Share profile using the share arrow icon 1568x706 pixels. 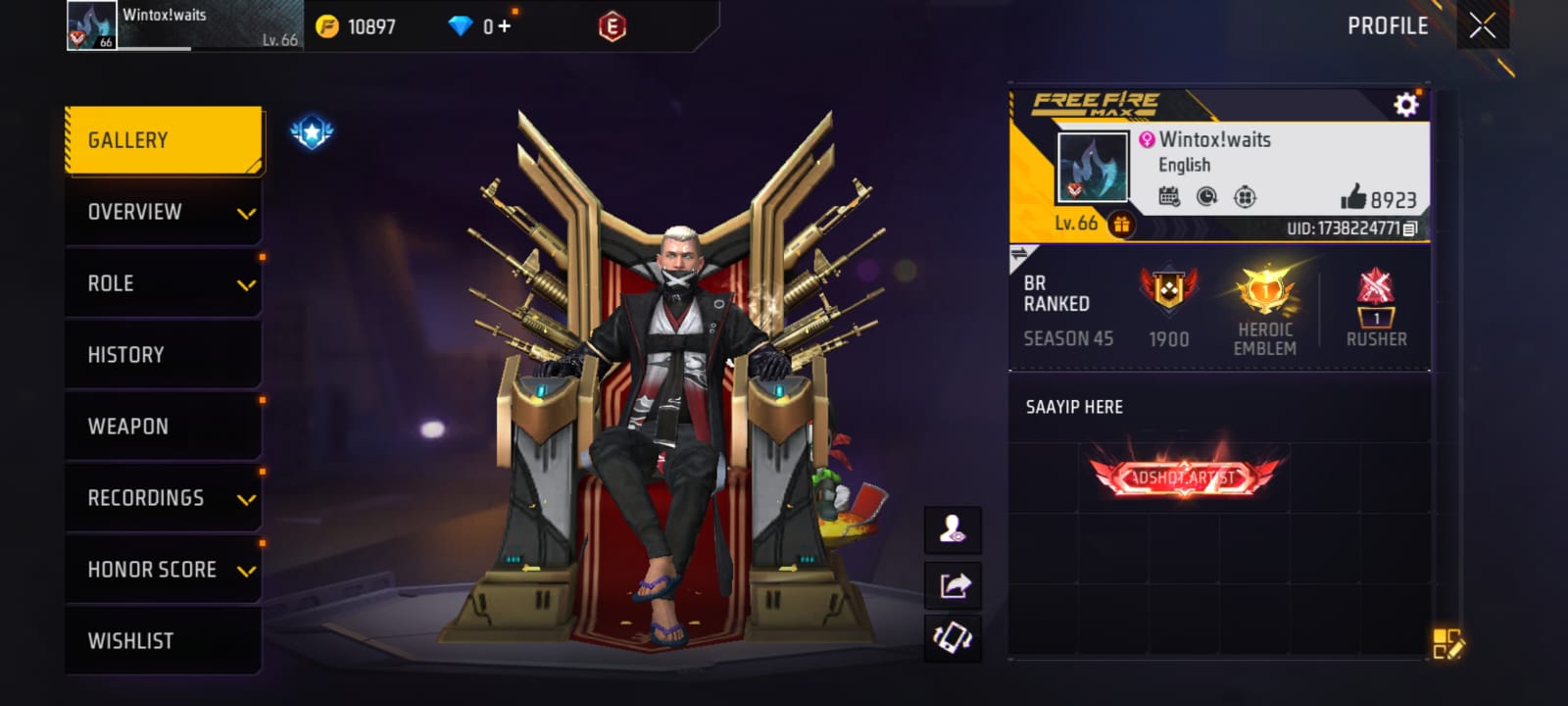coord(953,583)
